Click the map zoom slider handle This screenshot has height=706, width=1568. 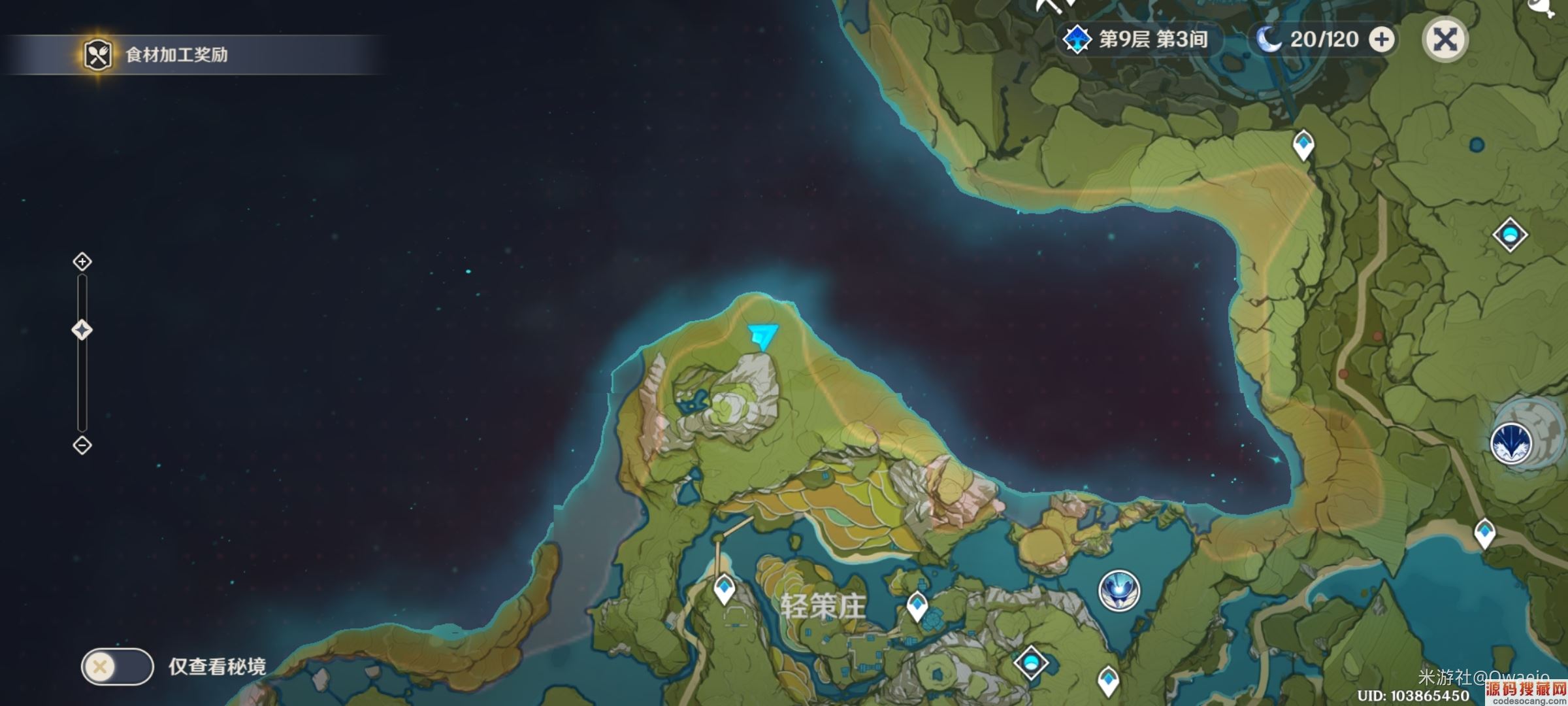click(82, 330)
